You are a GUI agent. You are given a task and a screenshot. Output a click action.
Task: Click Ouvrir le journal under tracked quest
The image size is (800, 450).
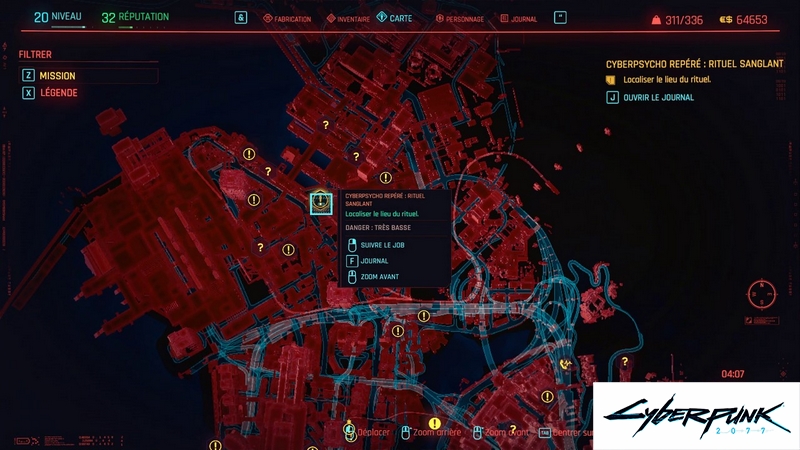pos(659,97)
